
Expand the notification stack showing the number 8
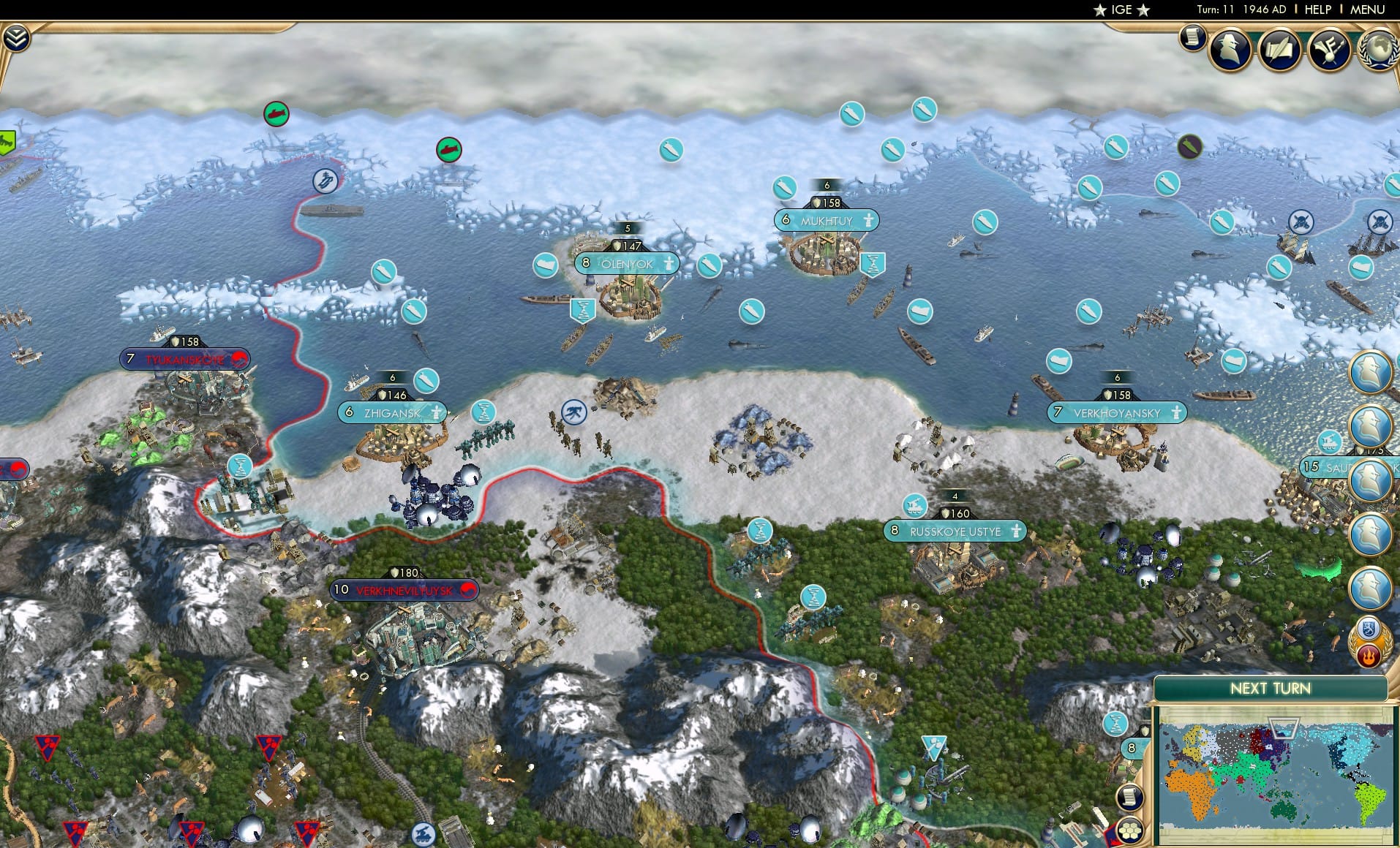[x=1131, y=747]
